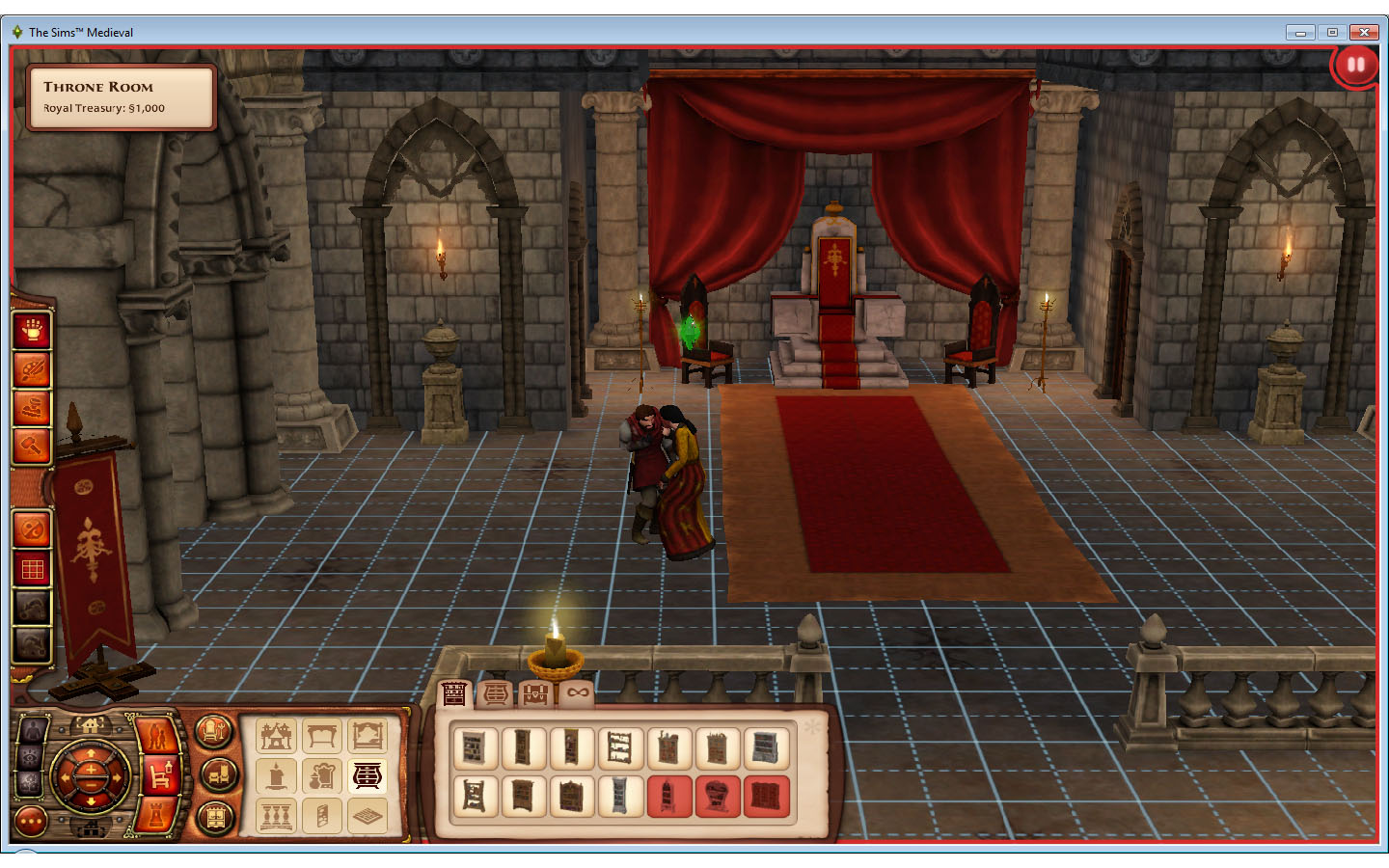Zoom in using the plus control
The width and height of the screenshot is (1389, 868).
click(91, 770)
